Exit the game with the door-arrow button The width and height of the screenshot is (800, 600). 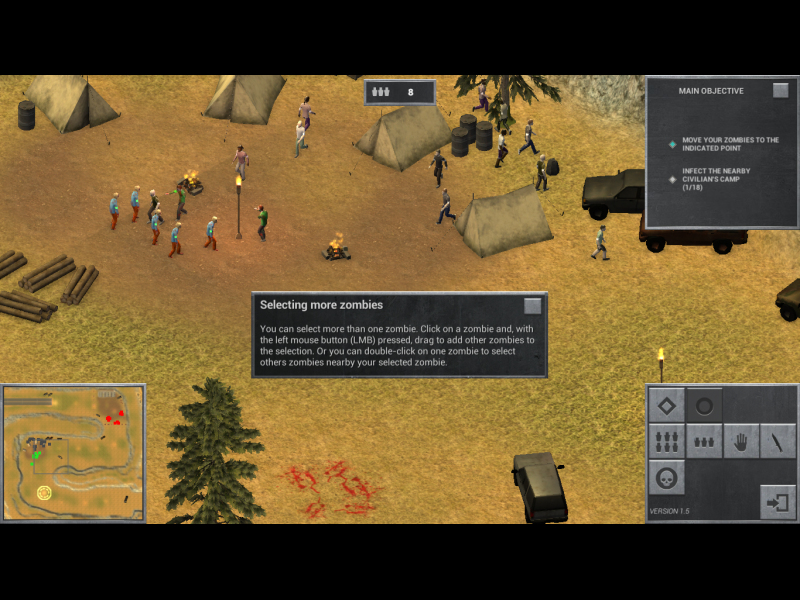tap(777, 501)
